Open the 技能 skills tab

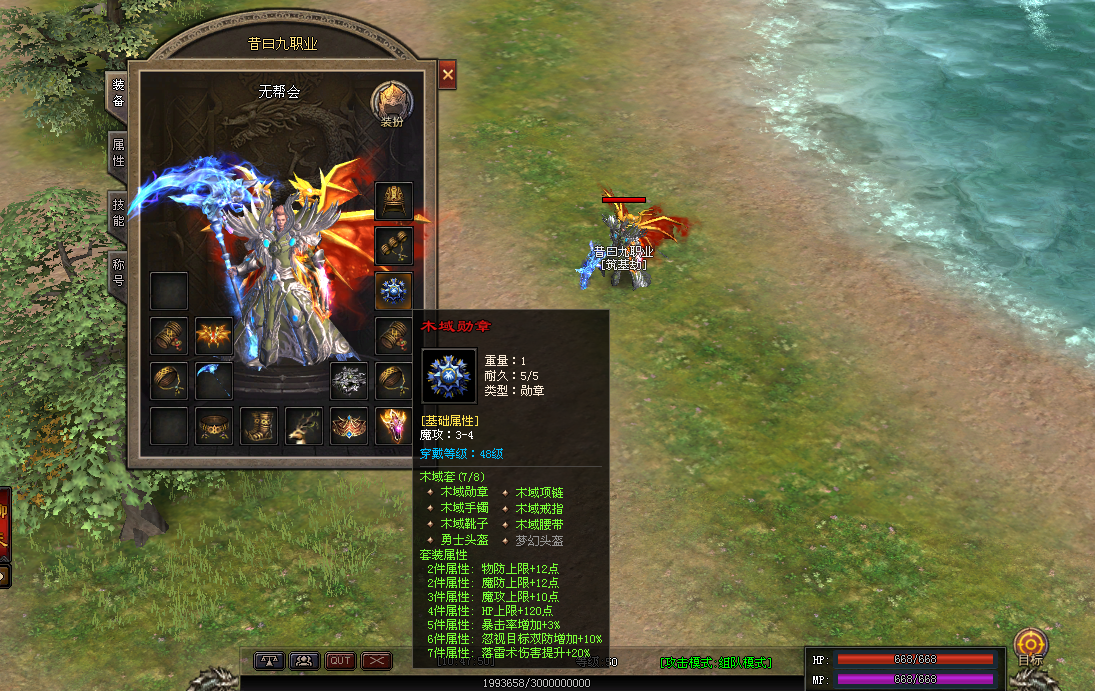(x=118, y=213)
